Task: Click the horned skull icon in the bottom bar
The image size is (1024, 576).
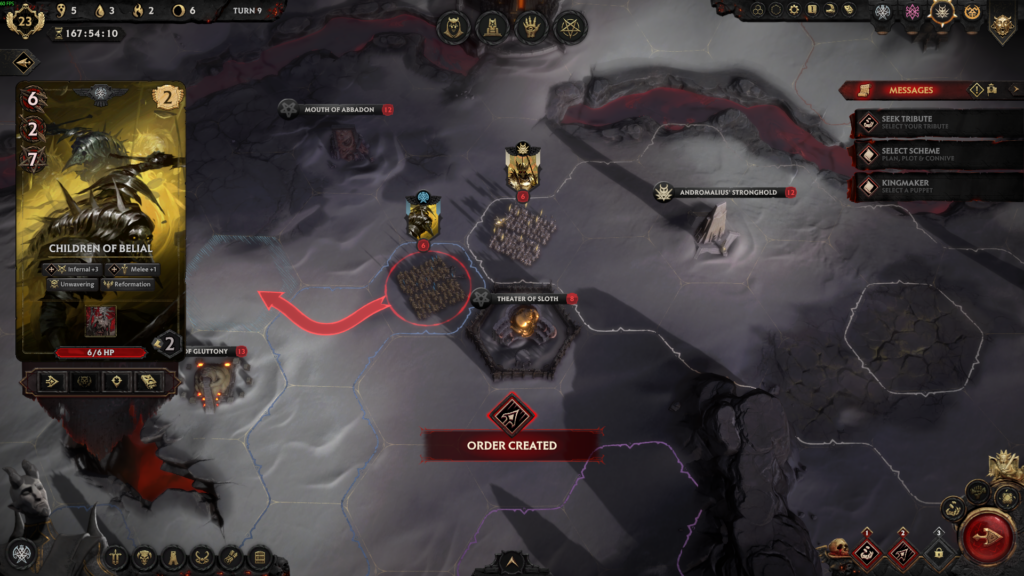Action: pyautogui.click(x=145, y=557)
